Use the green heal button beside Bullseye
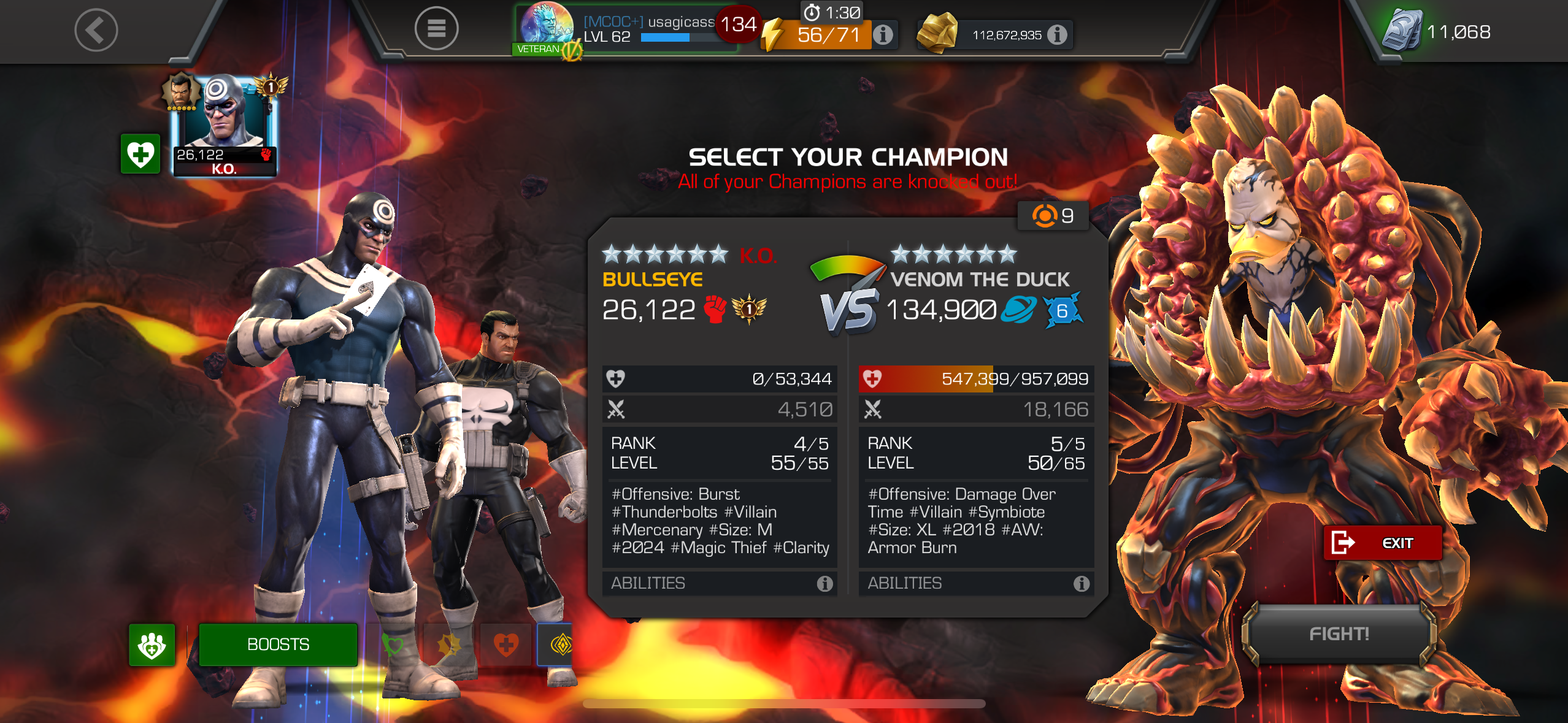 140,154
